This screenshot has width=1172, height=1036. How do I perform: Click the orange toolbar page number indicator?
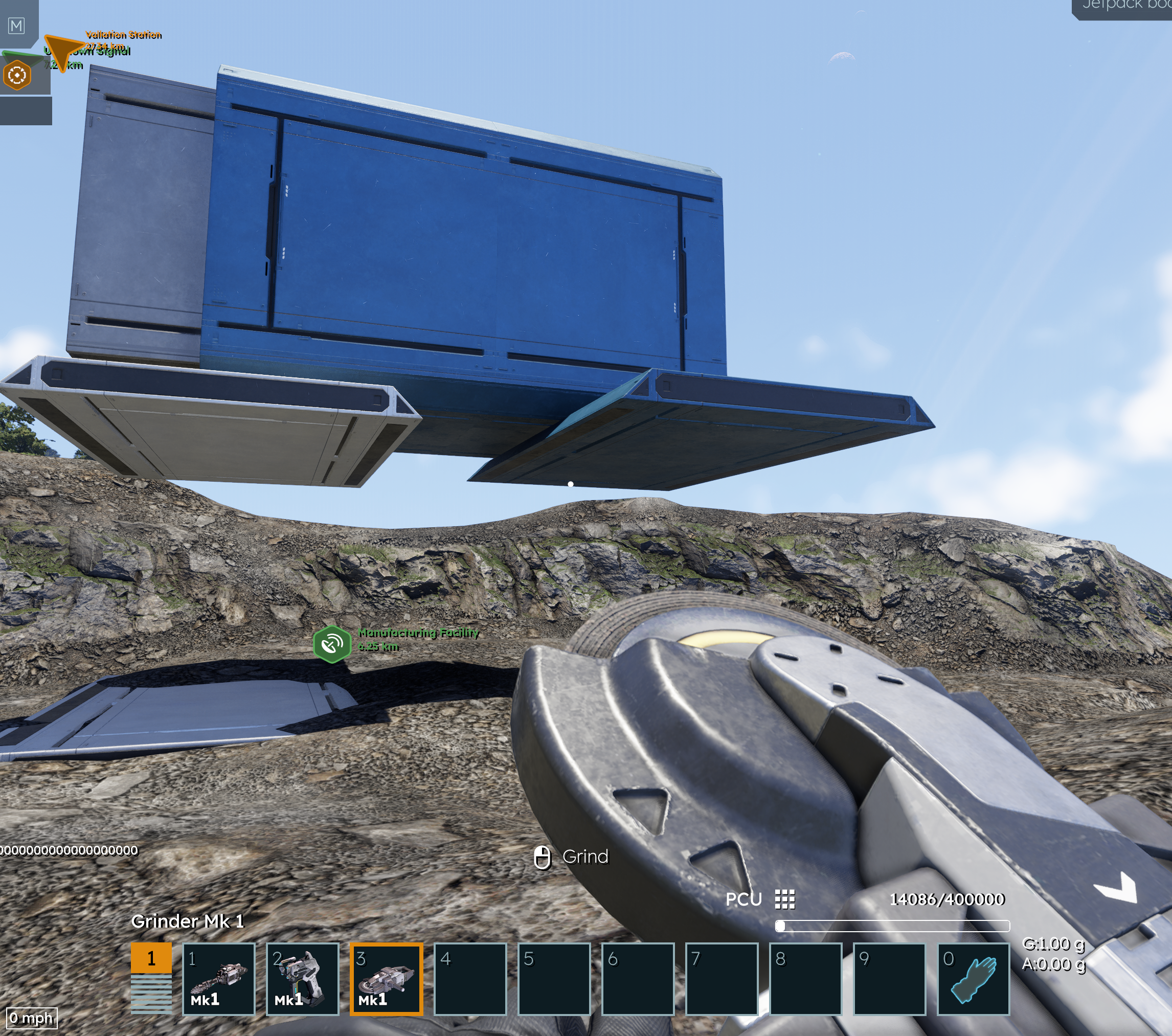coord(151,958)
